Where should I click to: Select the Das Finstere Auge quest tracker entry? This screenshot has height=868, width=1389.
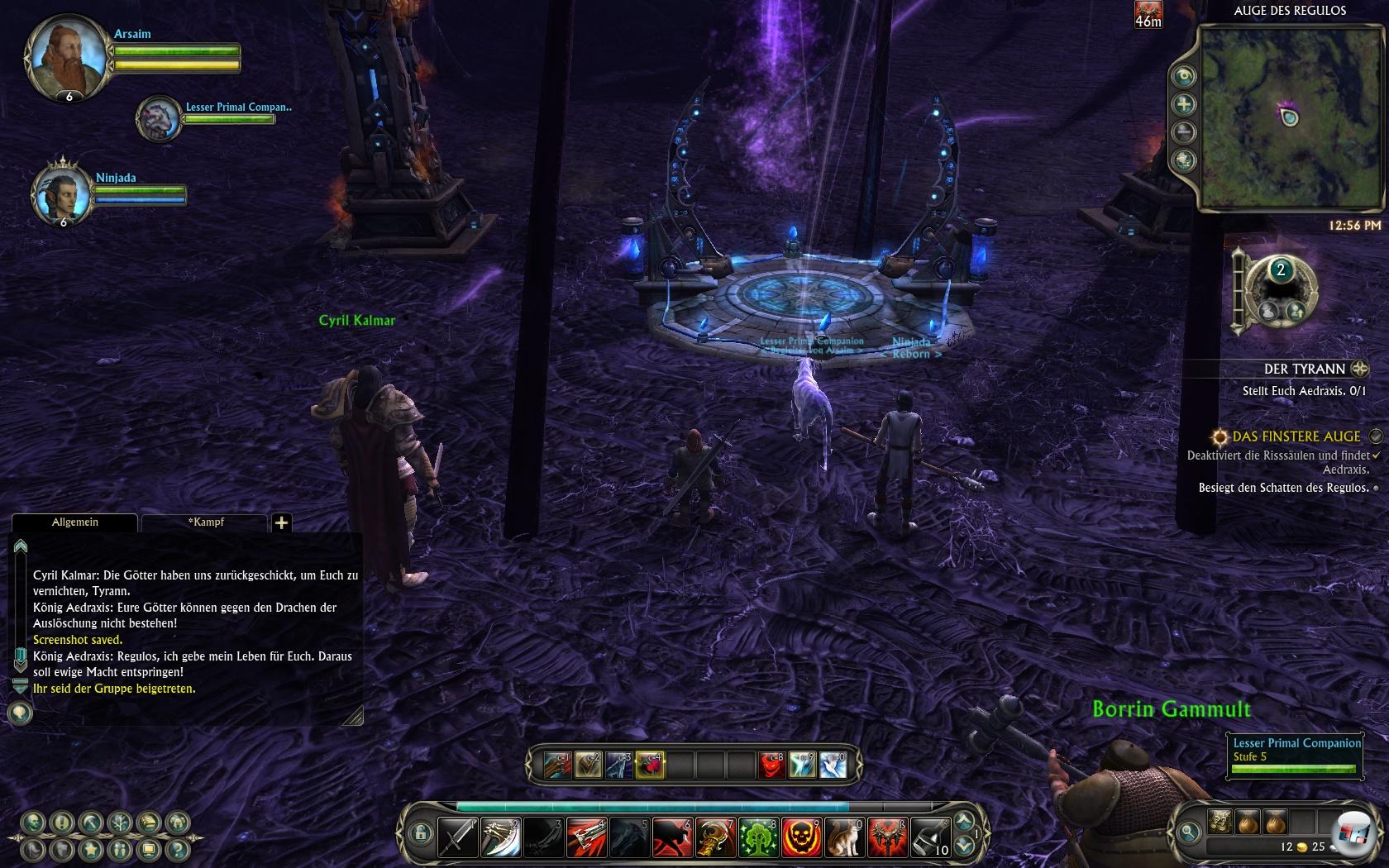pyautogui.click(x=1296, y=436)
